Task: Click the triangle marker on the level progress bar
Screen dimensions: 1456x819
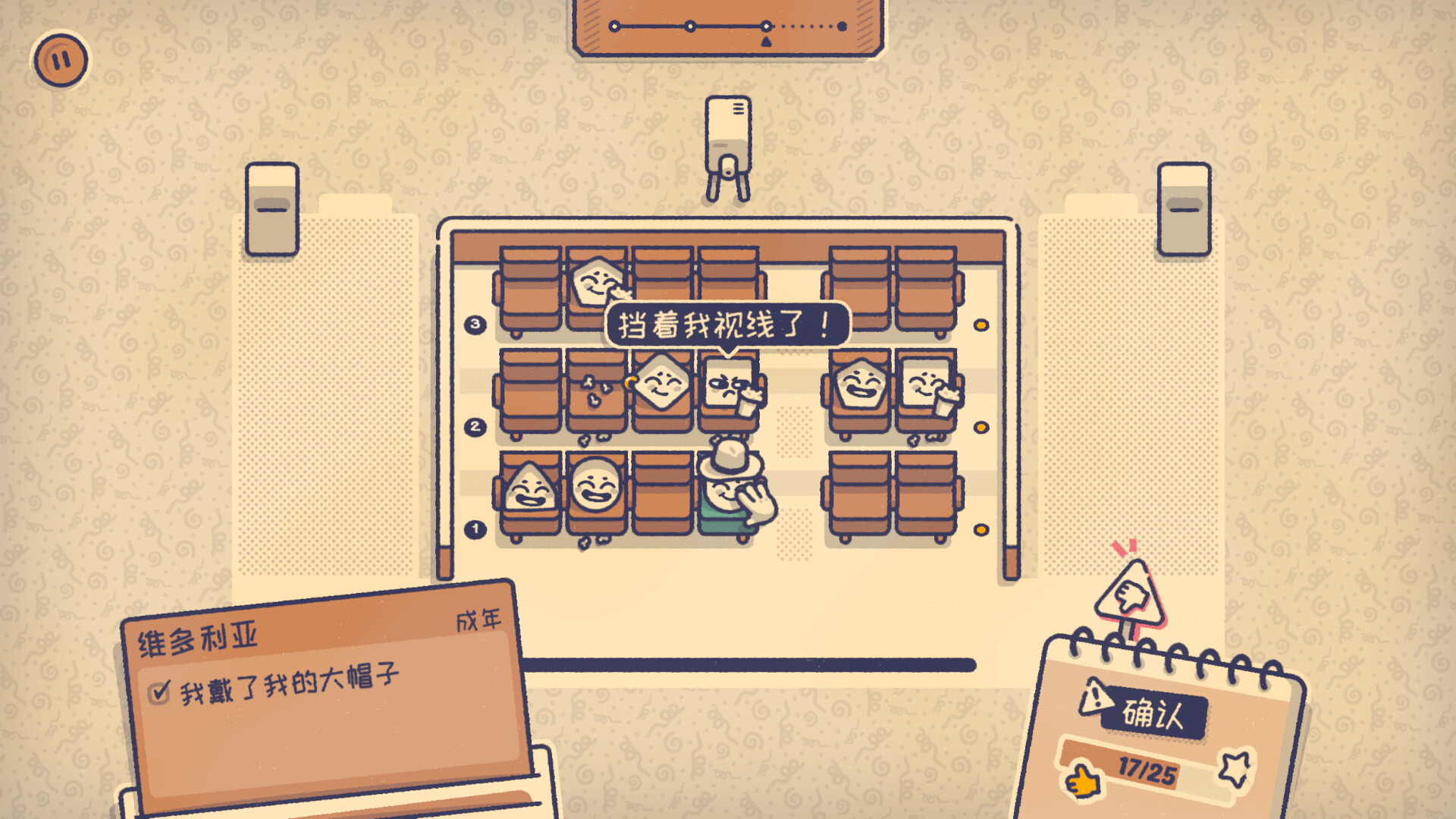Action: click(x=767, y=42)
